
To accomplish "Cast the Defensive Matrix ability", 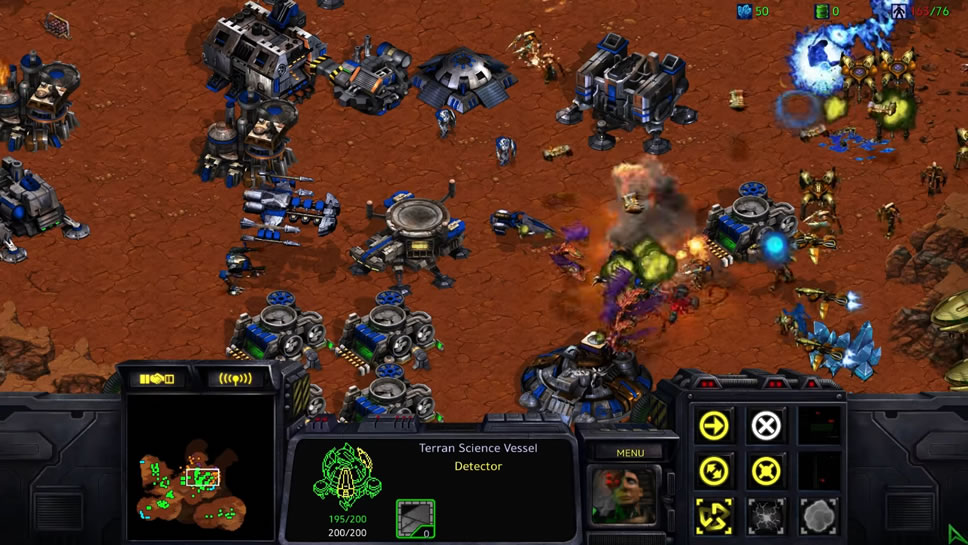I will point(714,514).
